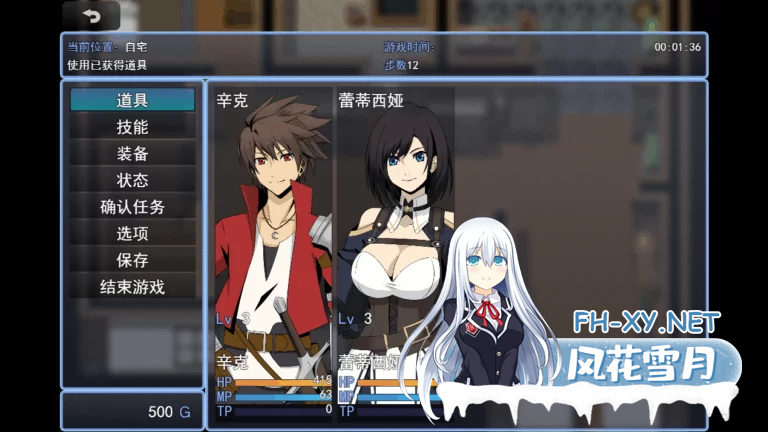
Task: Open the 选项 options menu
Action: click(x=132, y=233)
